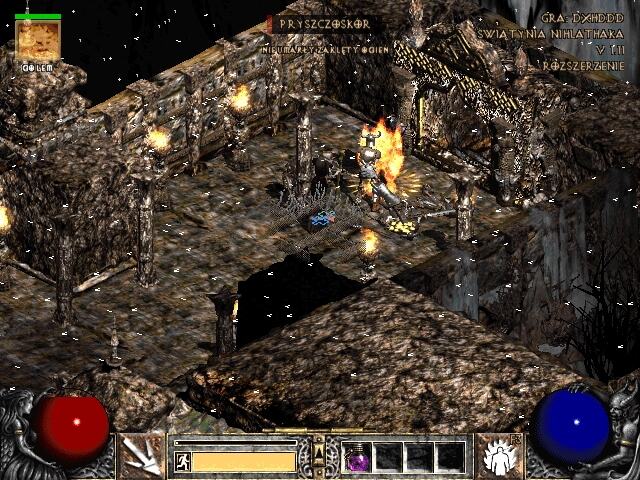Open the right-click skill selector
640x480 pixels.
(x=497, y=455)
